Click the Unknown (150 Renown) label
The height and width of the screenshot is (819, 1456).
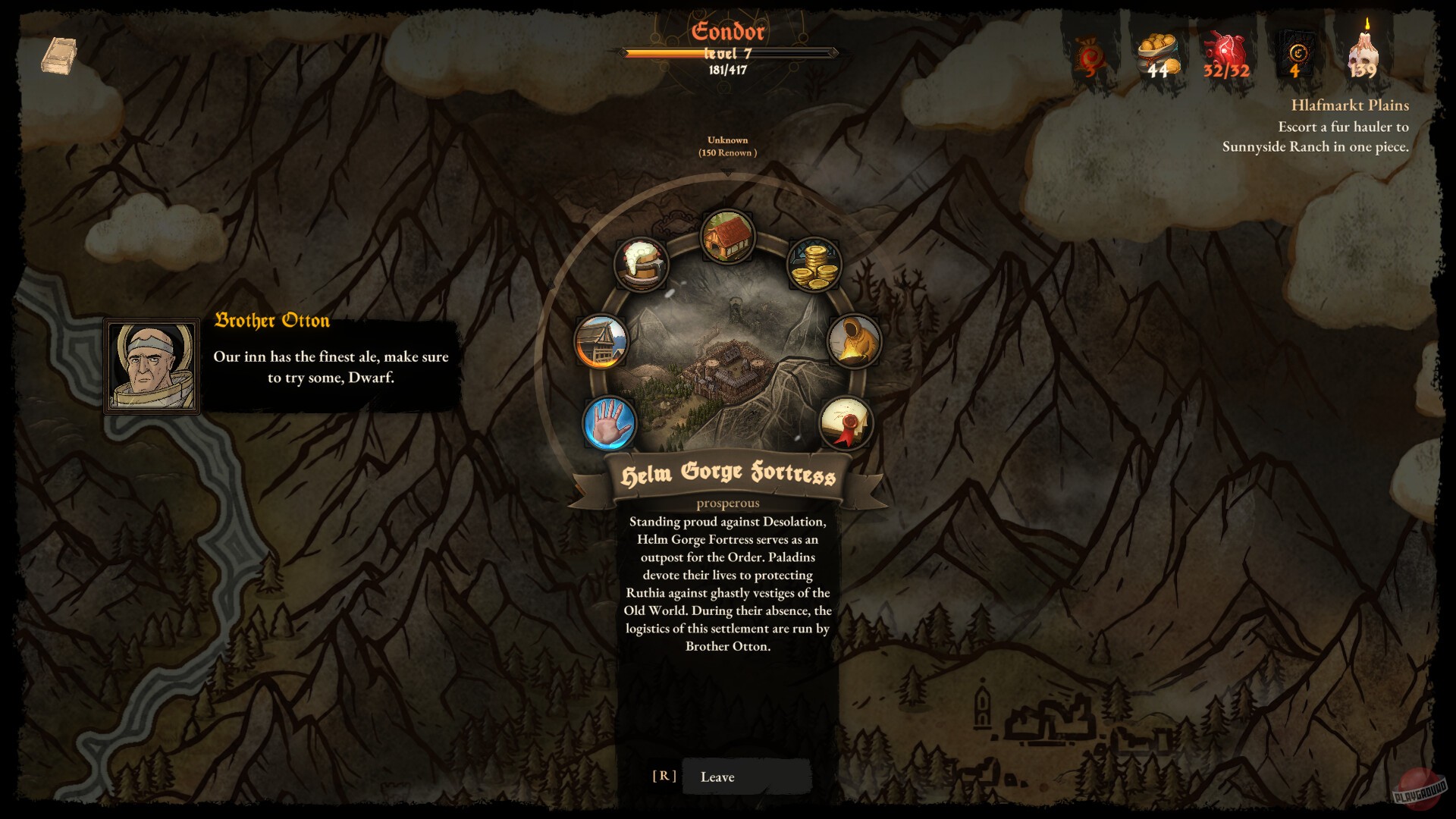coord(728,146)
